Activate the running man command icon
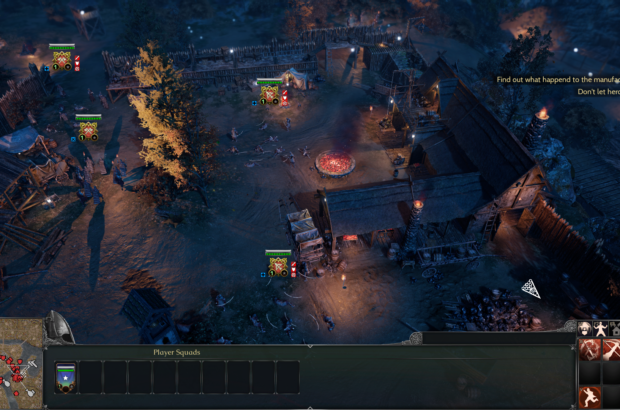Image resolution: width=620 pixels, height=410 pixels. [x=590, y=396]
